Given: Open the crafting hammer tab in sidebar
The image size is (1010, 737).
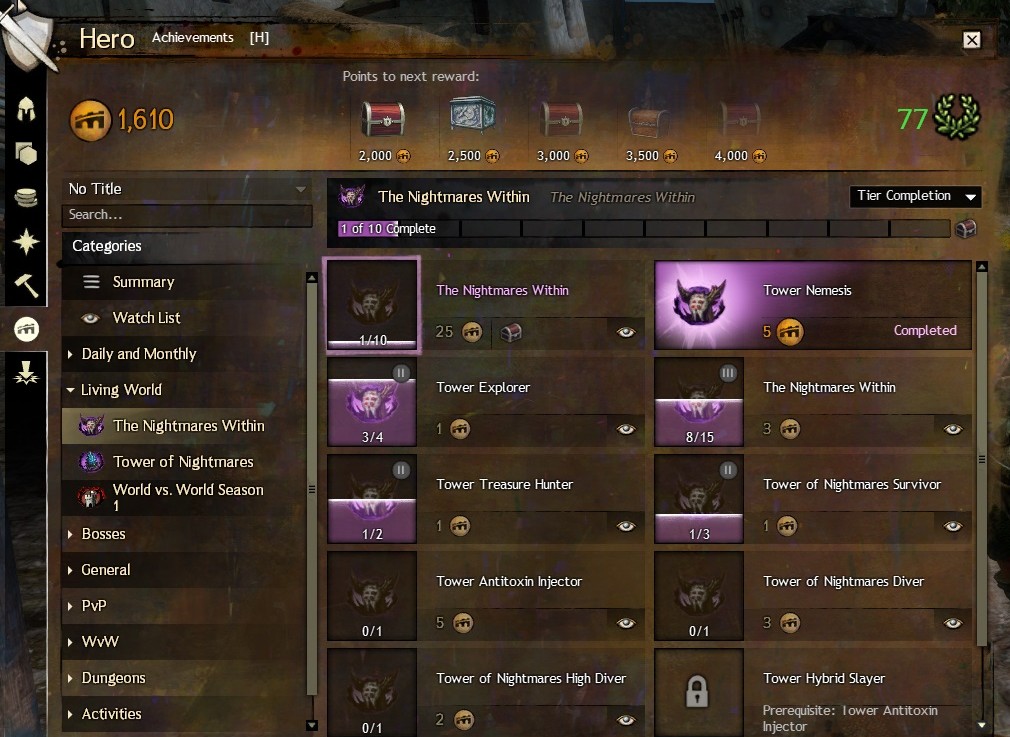Looking at the screenshot, I should pyautogui.click(x=26, y=284).
